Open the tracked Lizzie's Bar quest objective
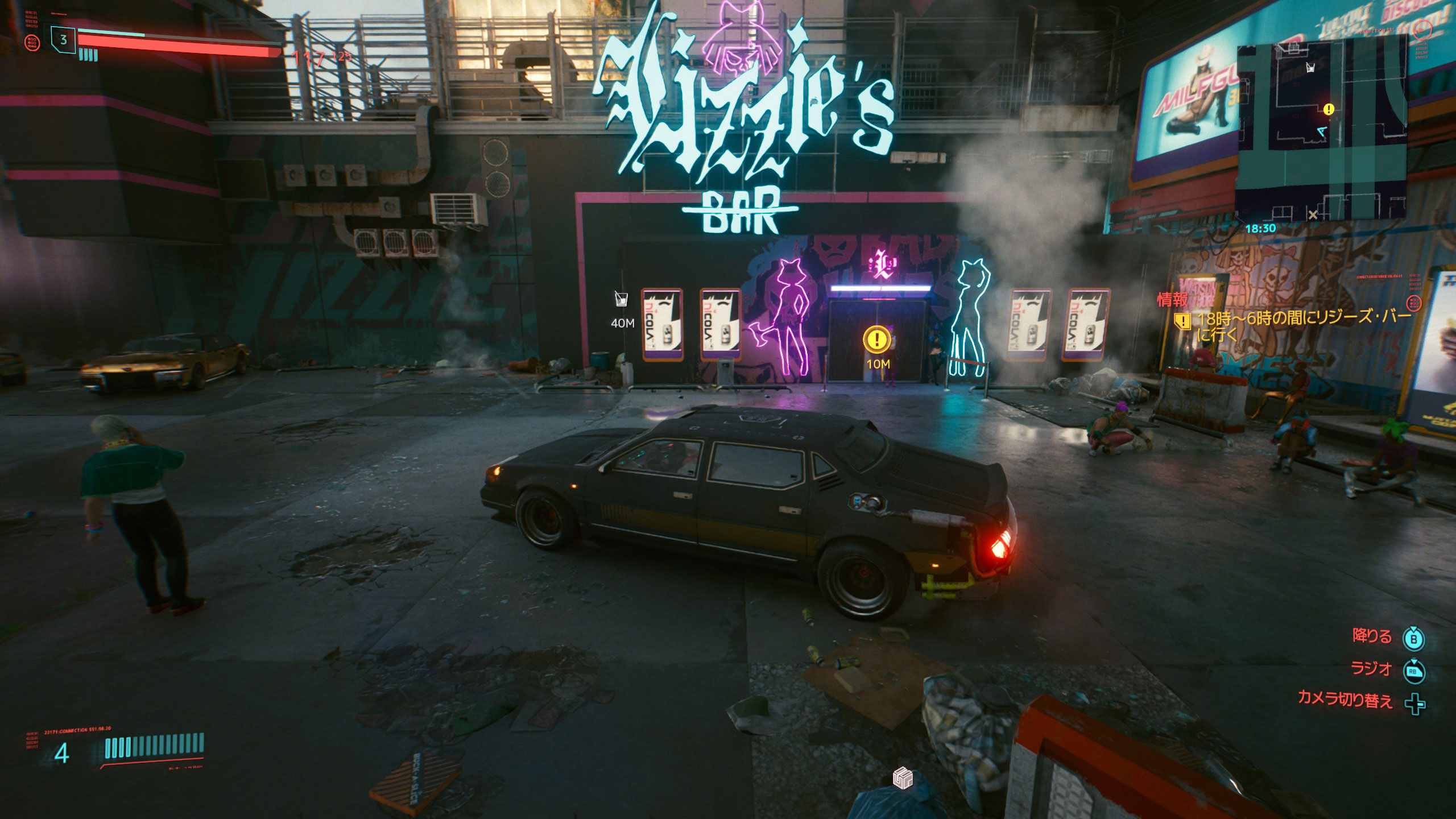 point(1302,325)
